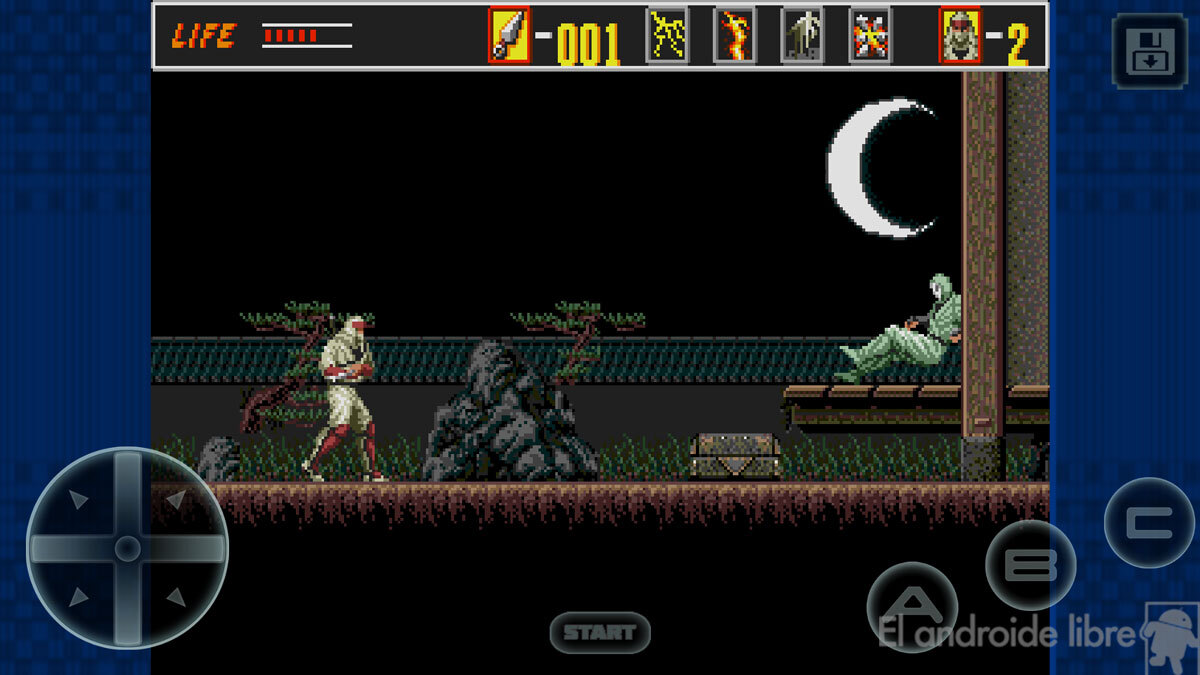Select the explosion ninjutsu icon
This screenshot has width=1200, height=675.
click(870, 36)
